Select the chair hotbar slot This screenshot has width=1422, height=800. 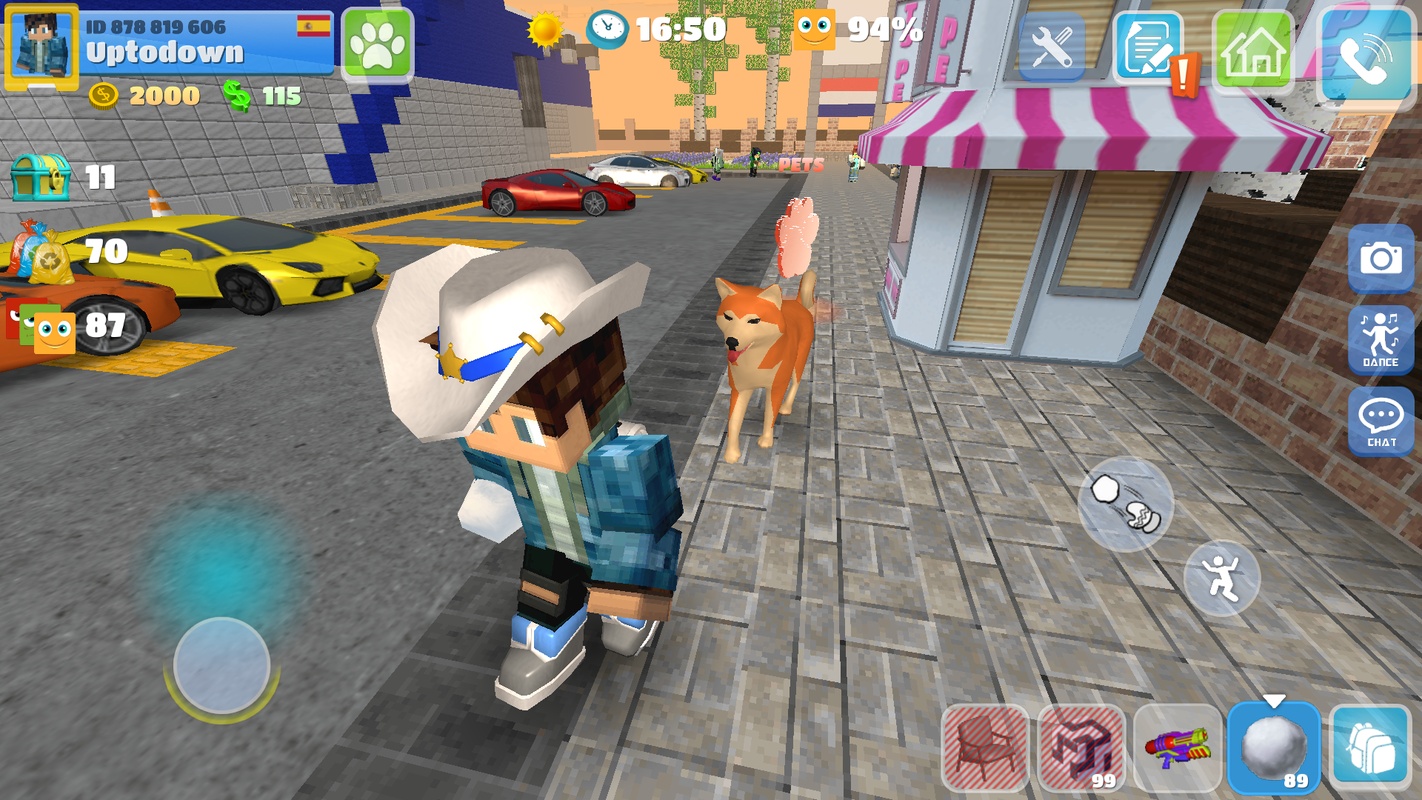pyautogui.click(x=985, y=748)
